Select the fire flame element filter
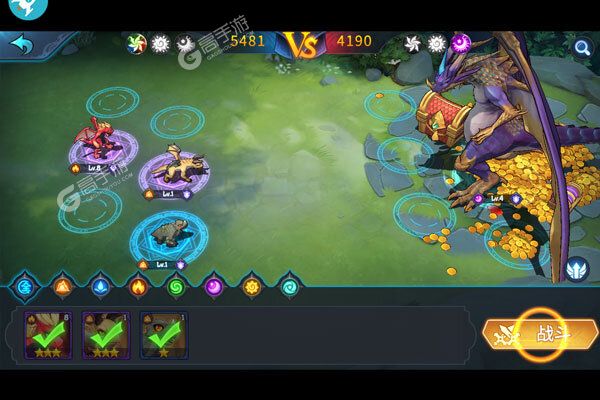Screen dimensions: 600x400 [x=138, y=286]
